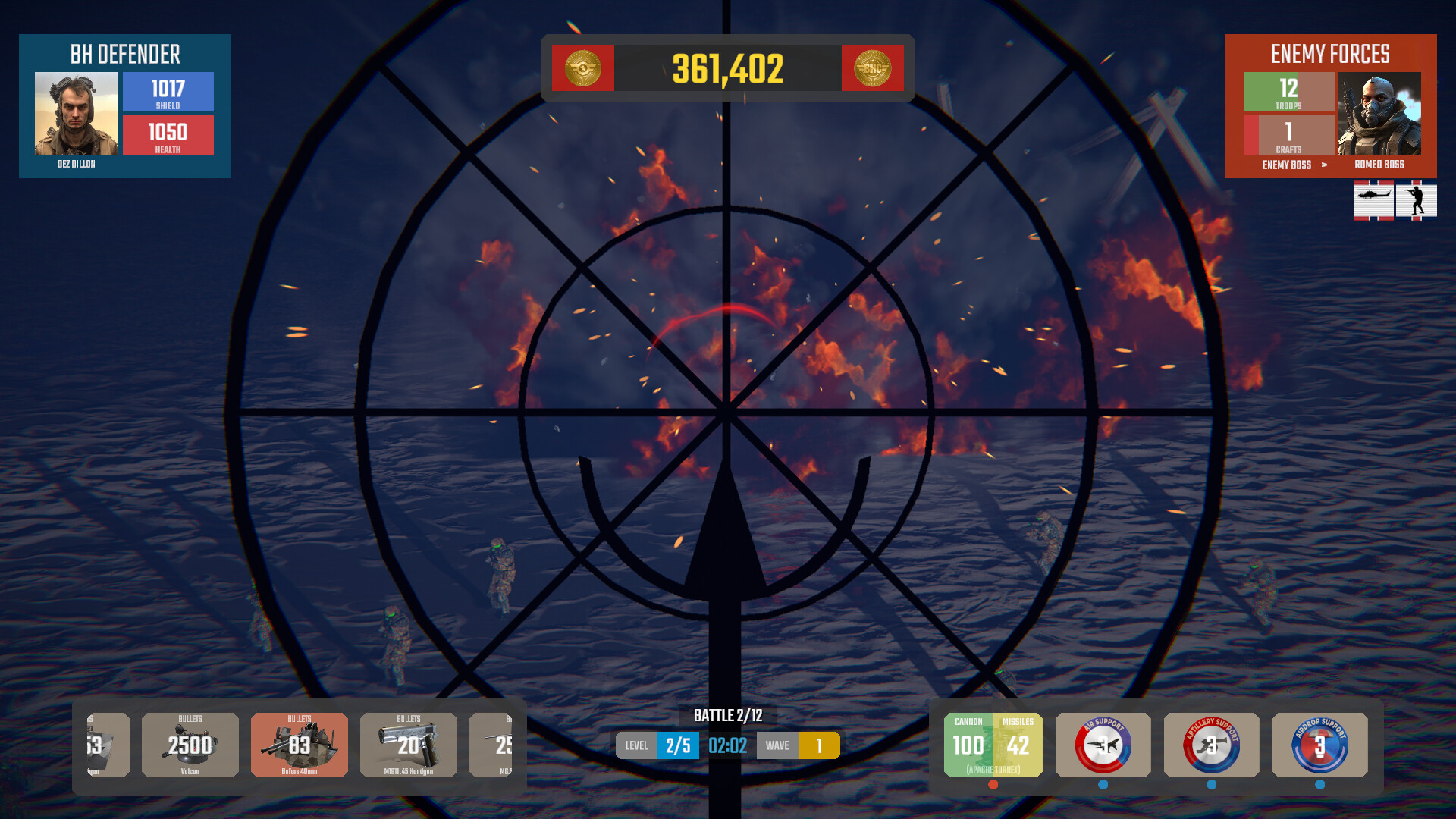Expand the Enemy Boss arrow to Romeo Boss
This screenshot has width=1456, height=819.
coord(1324,165)
